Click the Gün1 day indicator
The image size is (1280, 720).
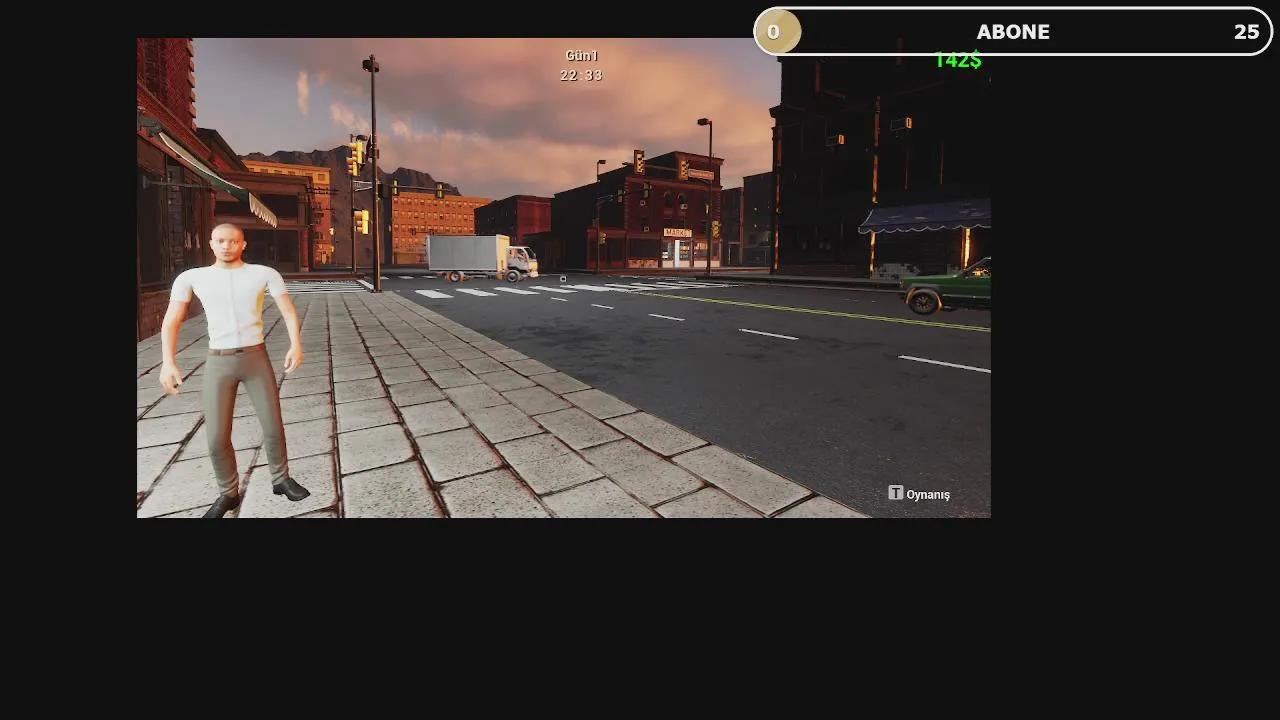point(581,55)
